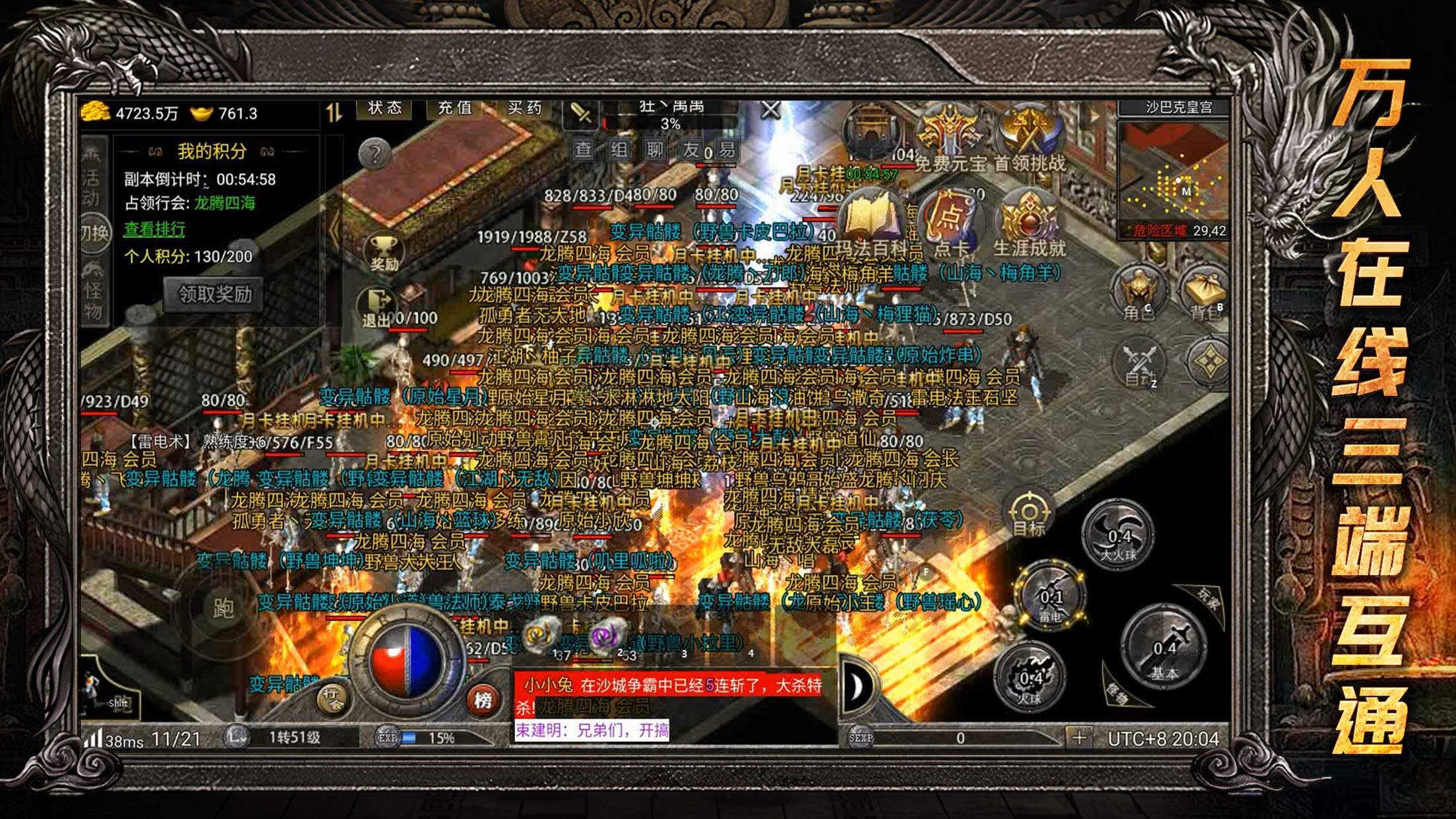Close the target info panel
Viewport: 1456px width, 819px height.
tap(770, 111)
